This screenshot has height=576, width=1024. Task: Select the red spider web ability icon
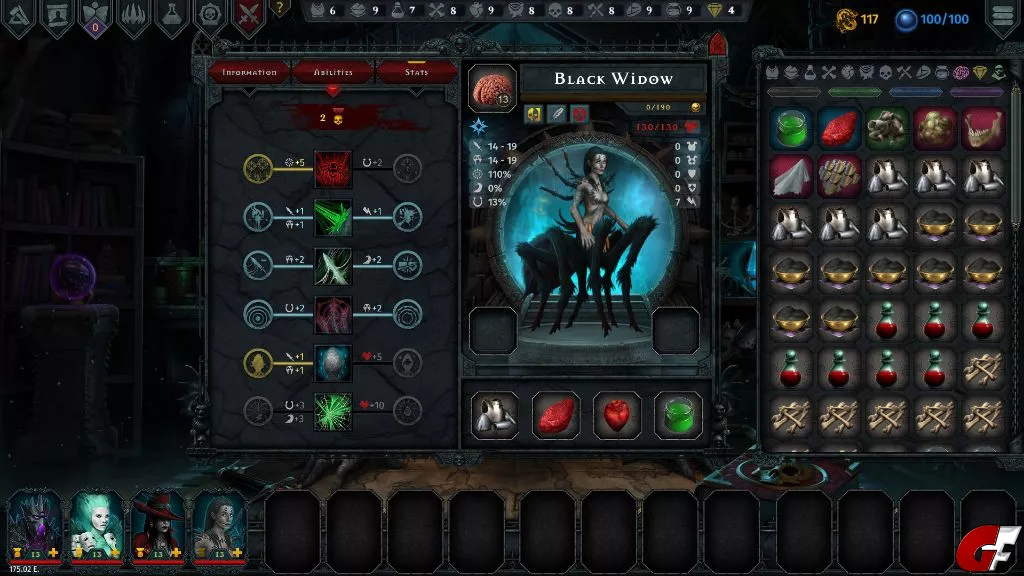[x=333, y=168]
